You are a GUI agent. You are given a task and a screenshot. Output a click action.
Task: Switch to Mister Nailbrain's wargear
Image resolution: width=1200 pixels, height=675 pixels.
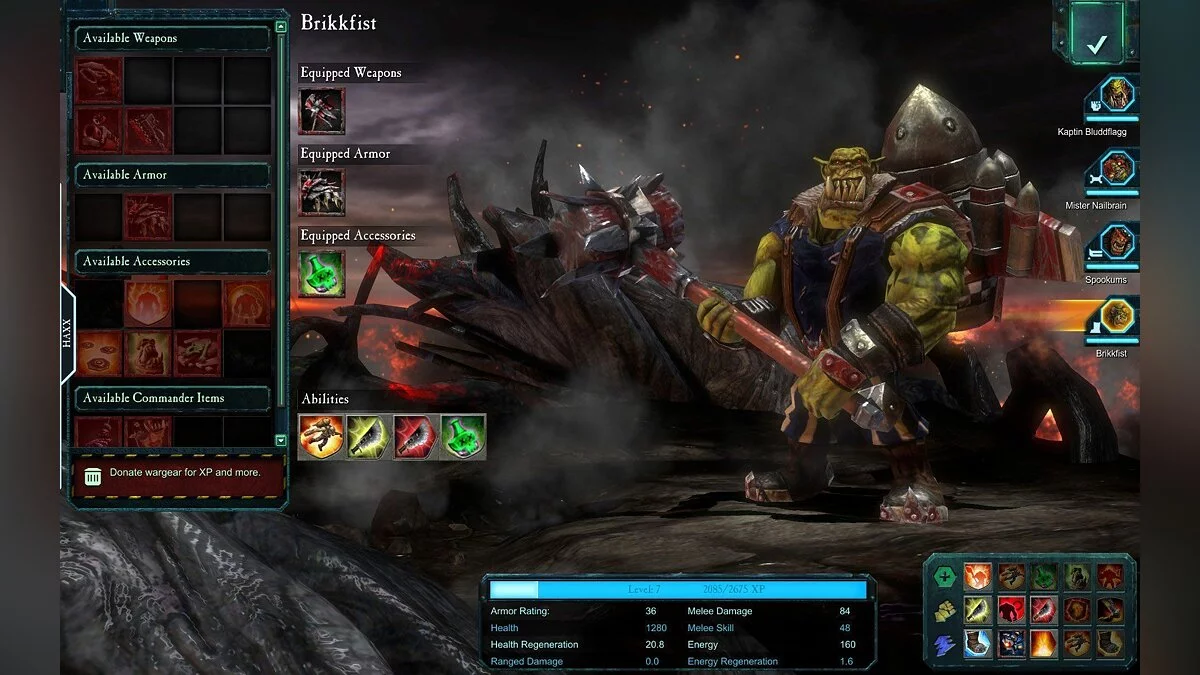(1115, 170)
